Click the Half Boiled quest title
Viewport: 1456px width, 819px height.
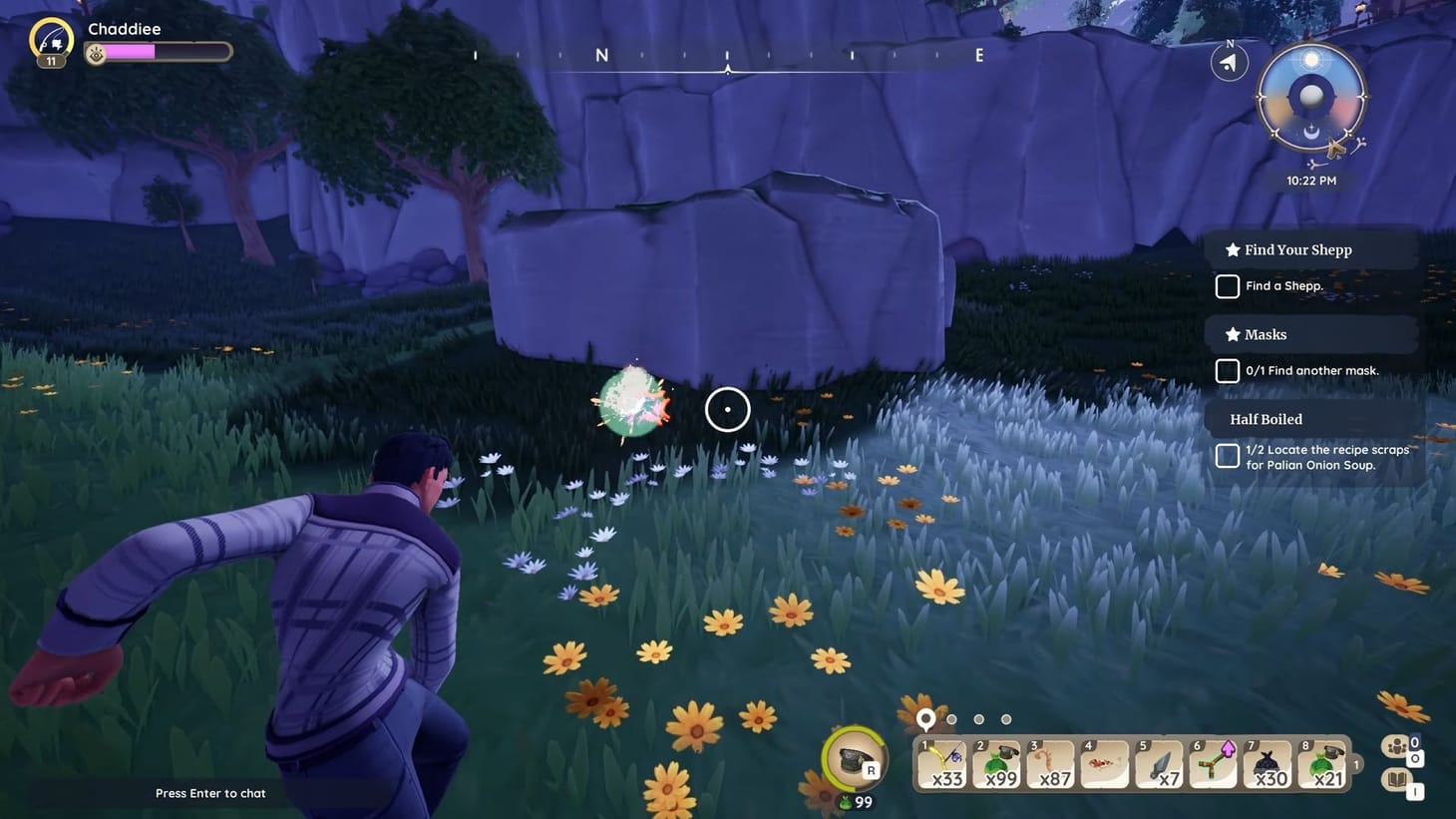point(1266,419)
